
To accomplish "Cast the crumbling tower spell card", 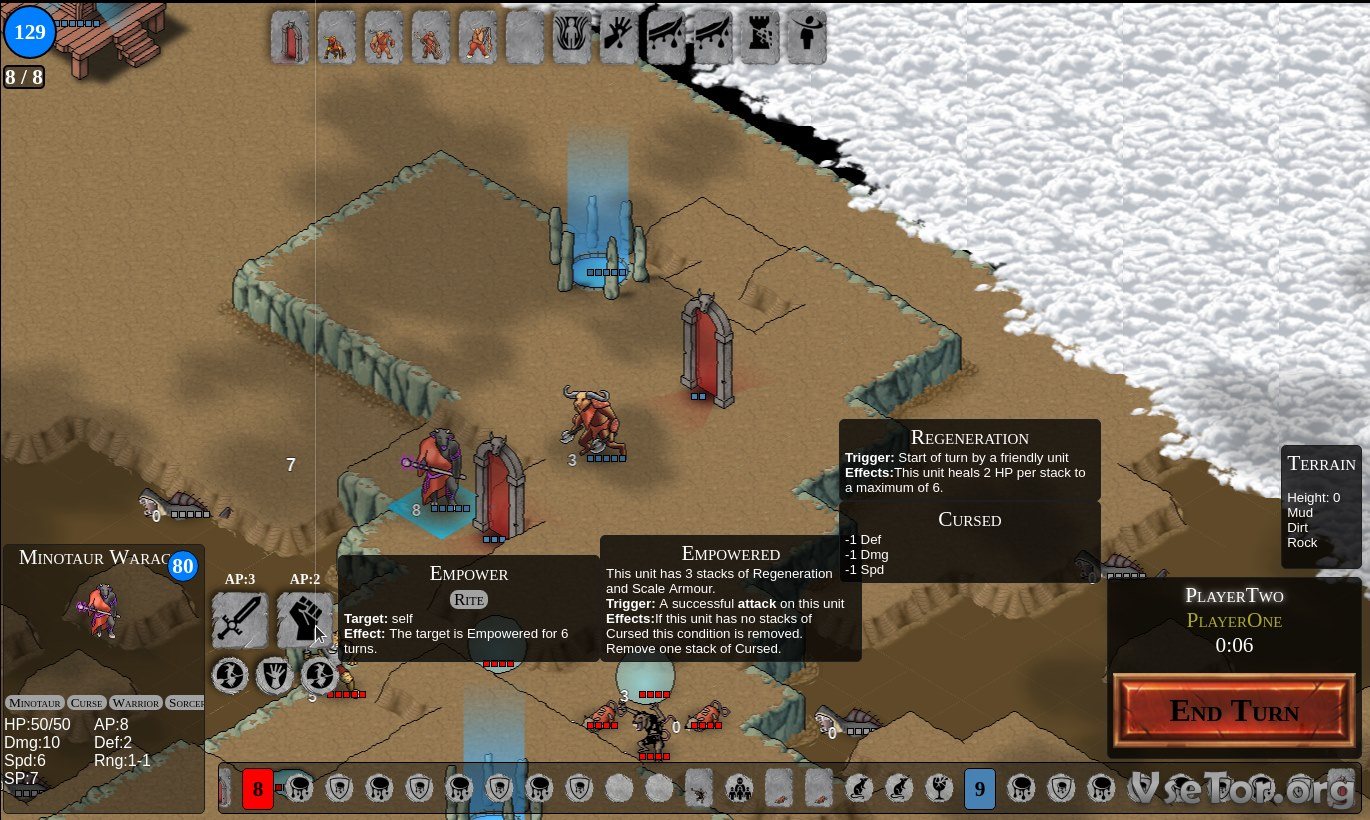I will tap(760, 38).
